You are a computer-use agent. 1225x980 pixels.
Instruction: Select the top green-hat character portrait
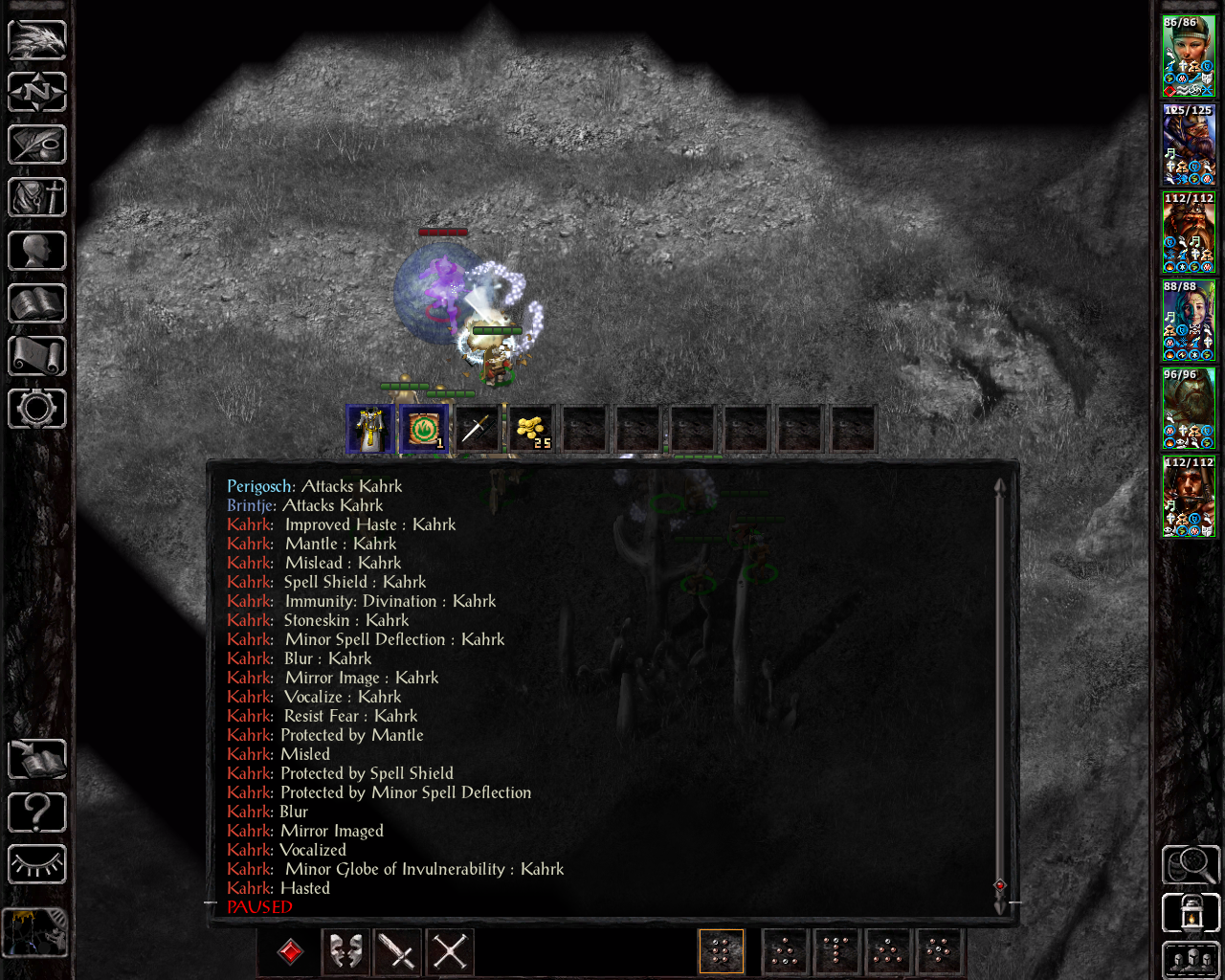coord(1189,56)
